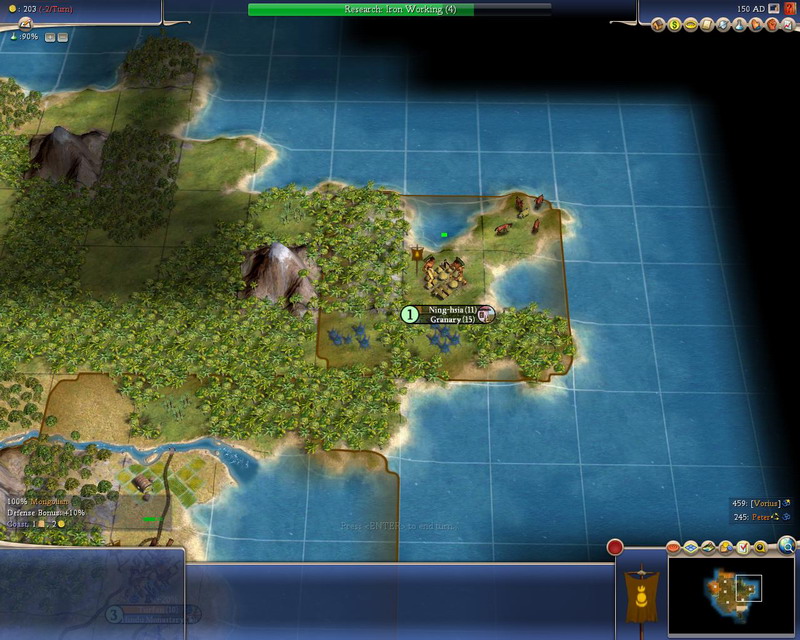The image size is (800, 640).
Task: Open the red Civilopedia question-mark book
Action: (788, 9)
